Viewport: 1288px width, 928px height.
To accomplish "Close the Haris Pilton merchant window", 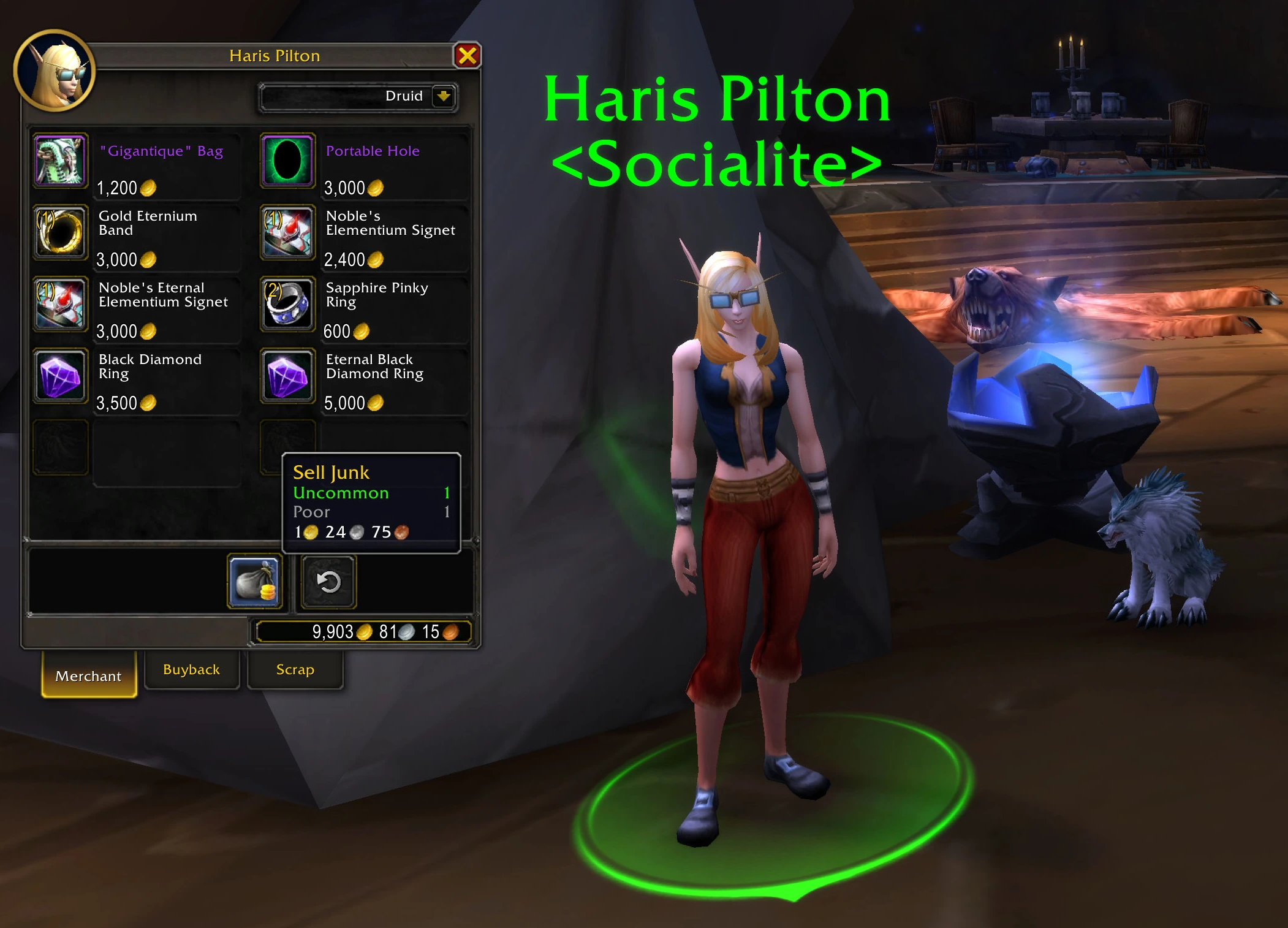I will [467, 56].
